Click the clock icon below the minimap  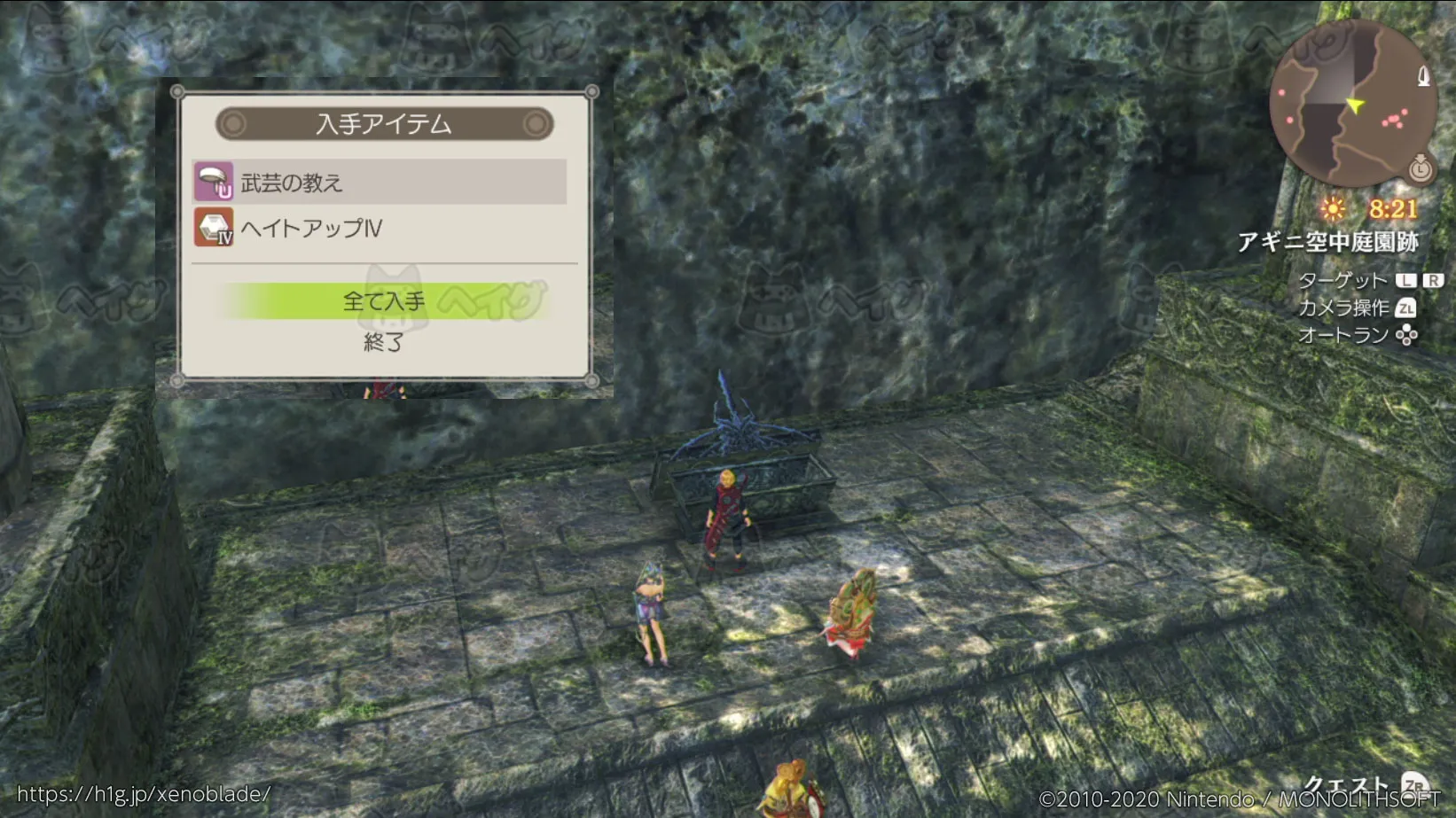coord(1420,167)
